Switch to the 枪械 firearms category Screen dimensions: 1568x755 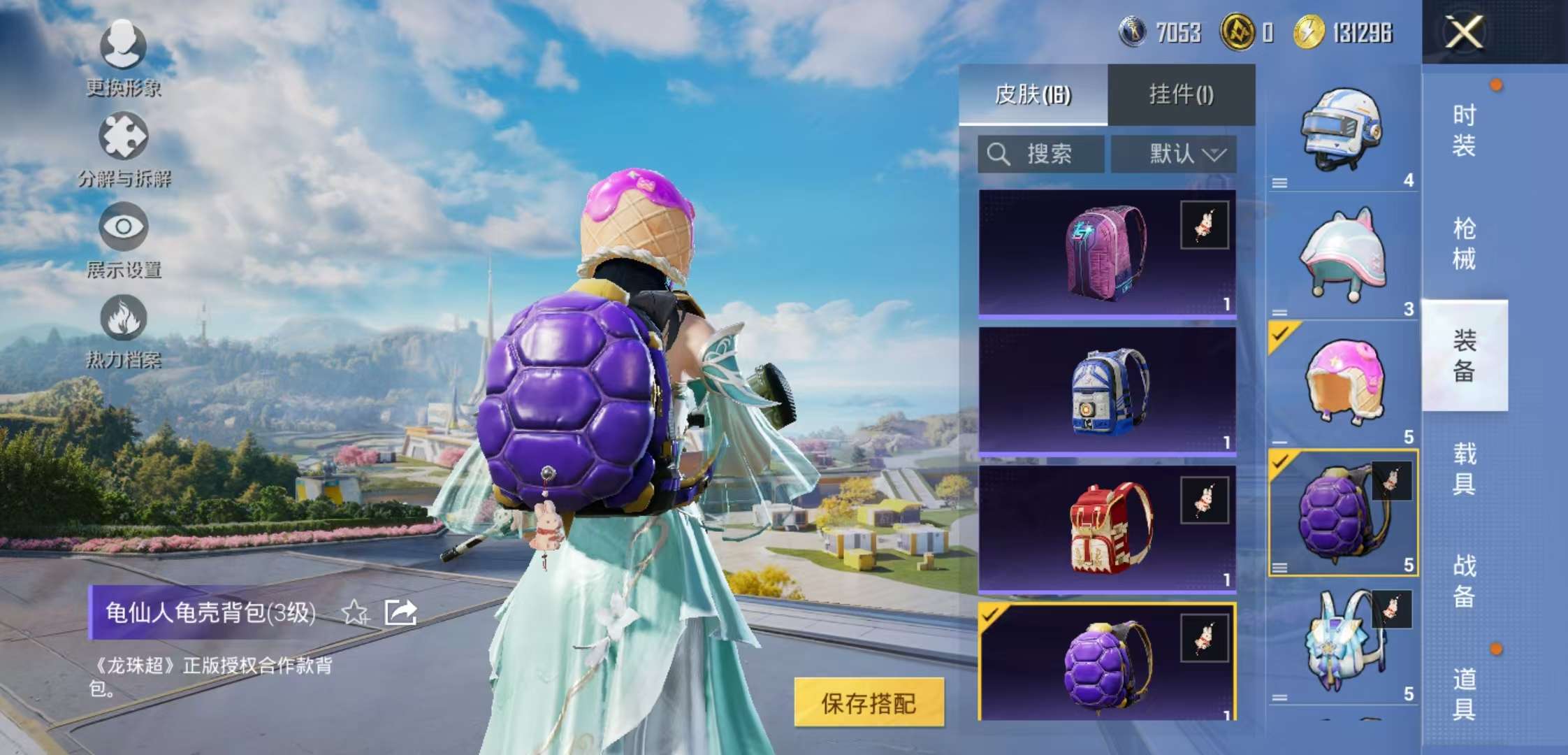click(x=1464, y=243)
